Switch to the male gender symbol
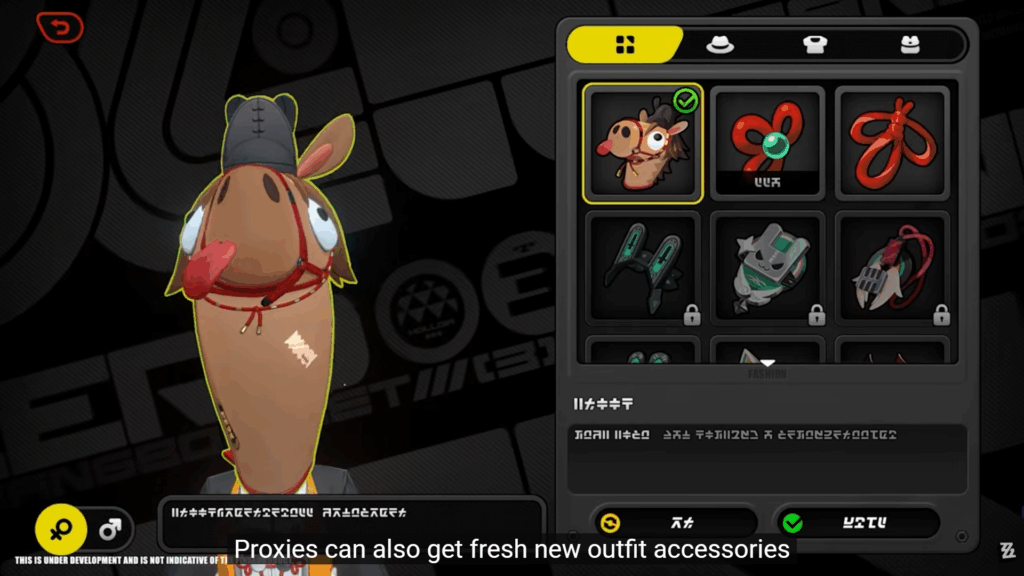This screenshot has height=576, width=1024. 110,530
